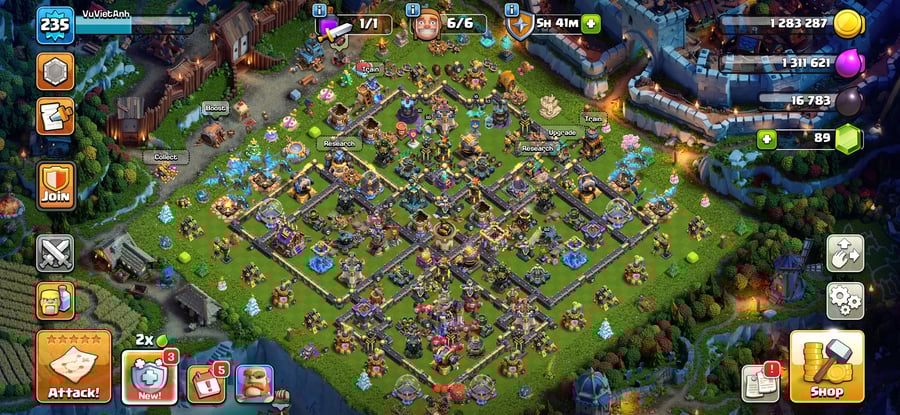900x415 pixels.
Task: Show info for the 6/6 builders
Action: tap(410, 10)
